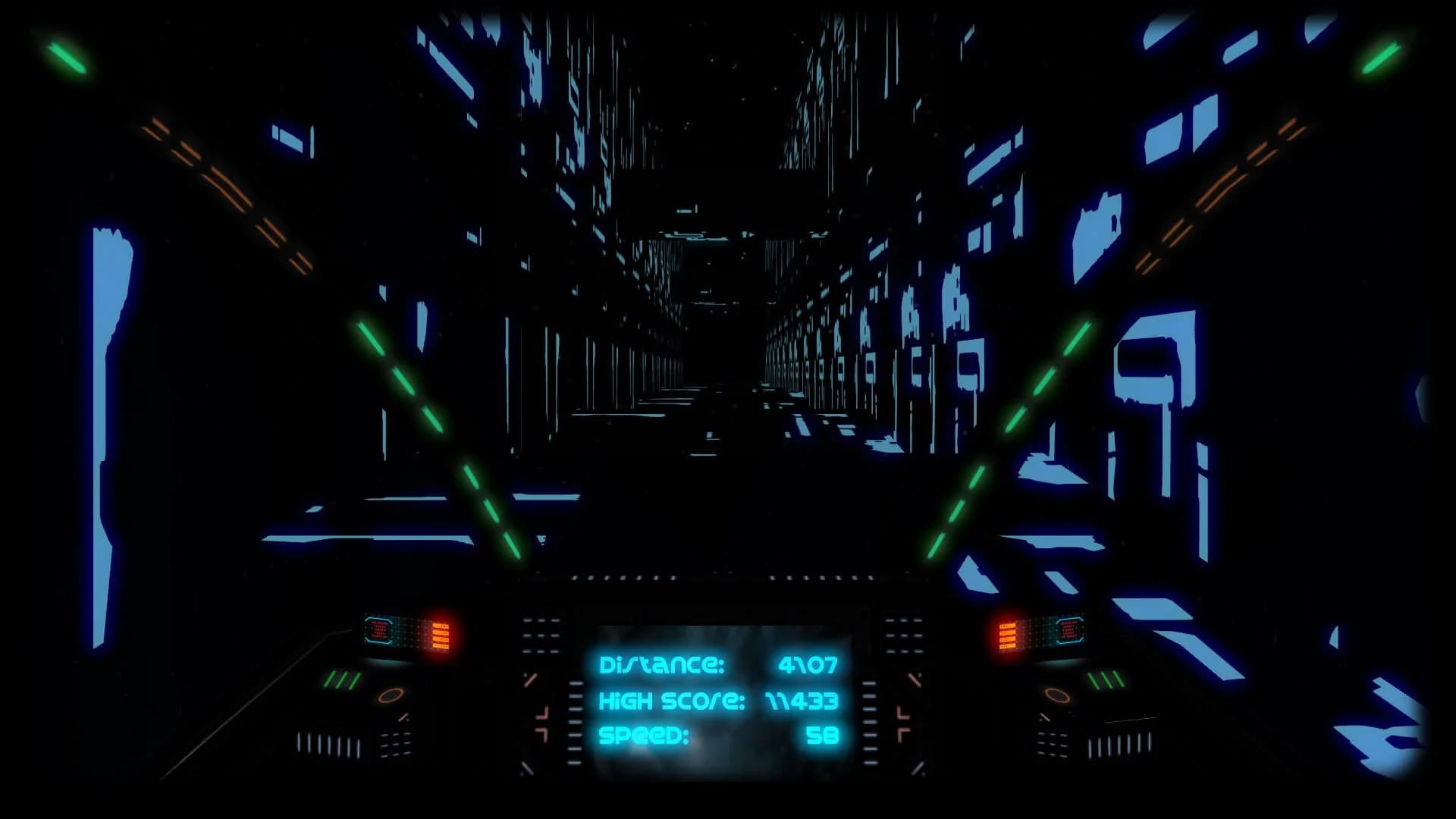Toggle the green indicator lights on the right console
This screenshot has height=819, width=1456.
click(x=1105, y=681)
